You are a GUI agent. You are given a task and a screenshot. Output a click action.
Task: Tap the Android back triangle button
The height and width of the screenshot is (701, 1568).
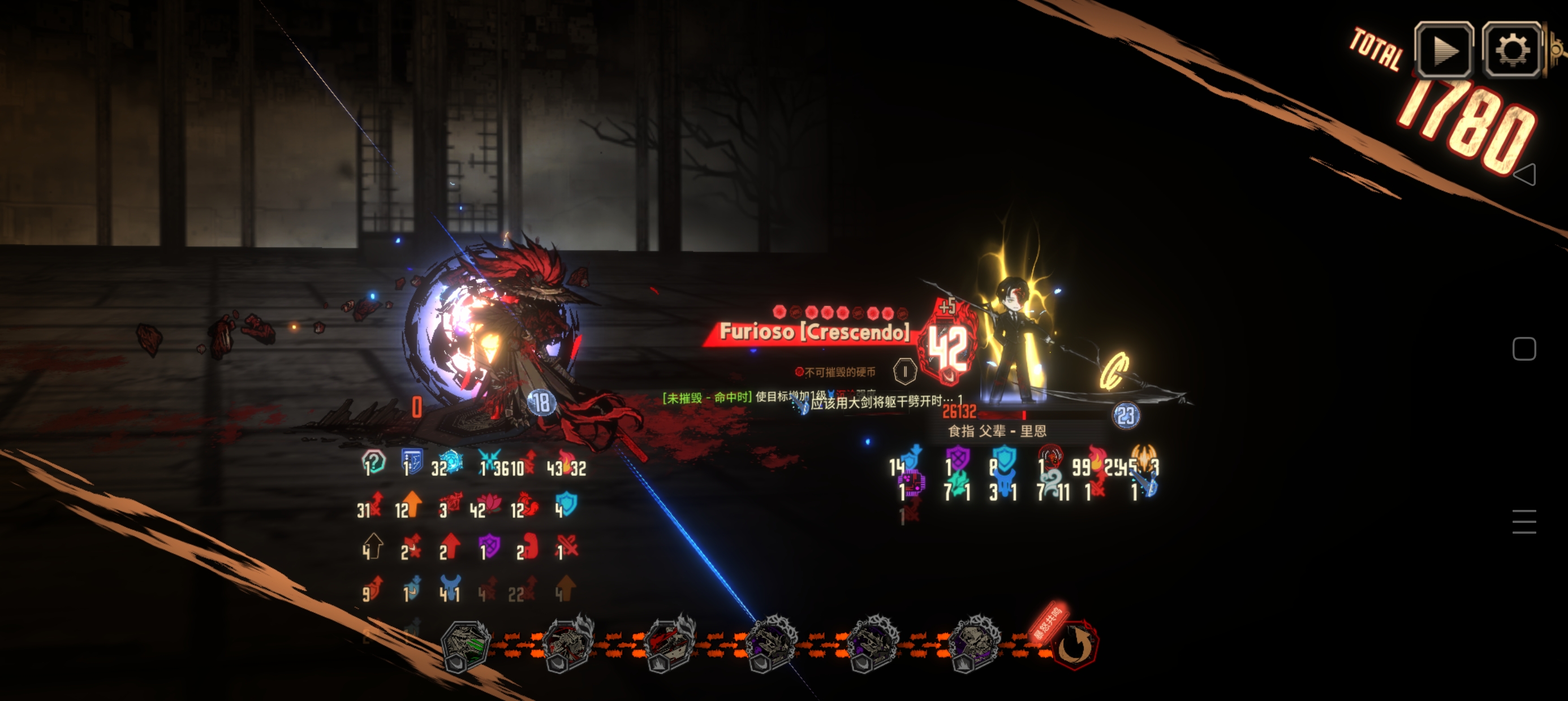pos(1523,175)
